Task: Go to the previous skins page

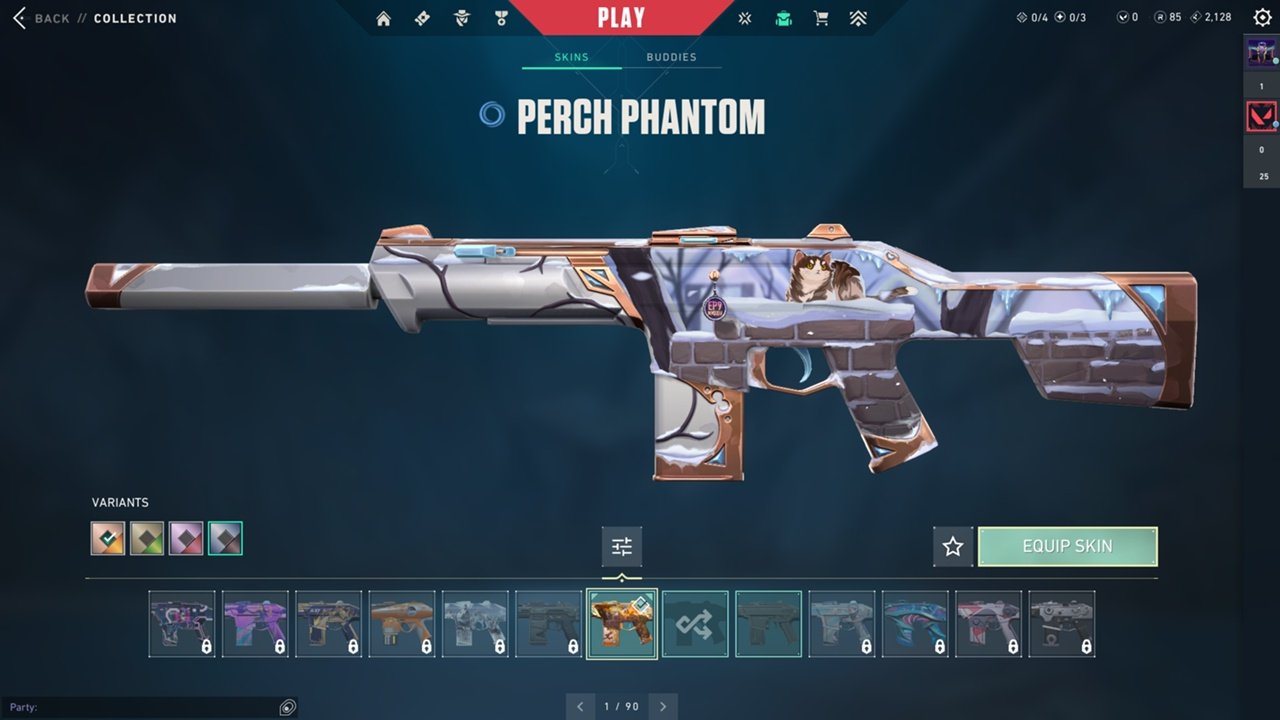Action: coord(580,706)
